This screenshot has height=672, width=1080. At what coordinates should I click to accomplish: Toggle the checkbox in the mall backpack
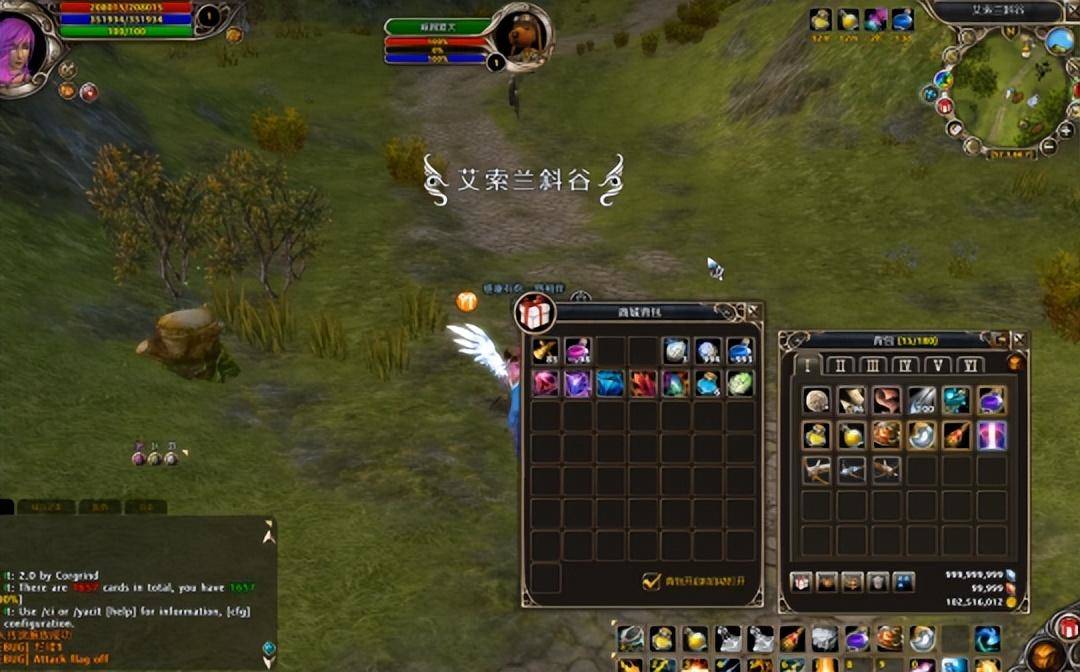pos(651,581)
